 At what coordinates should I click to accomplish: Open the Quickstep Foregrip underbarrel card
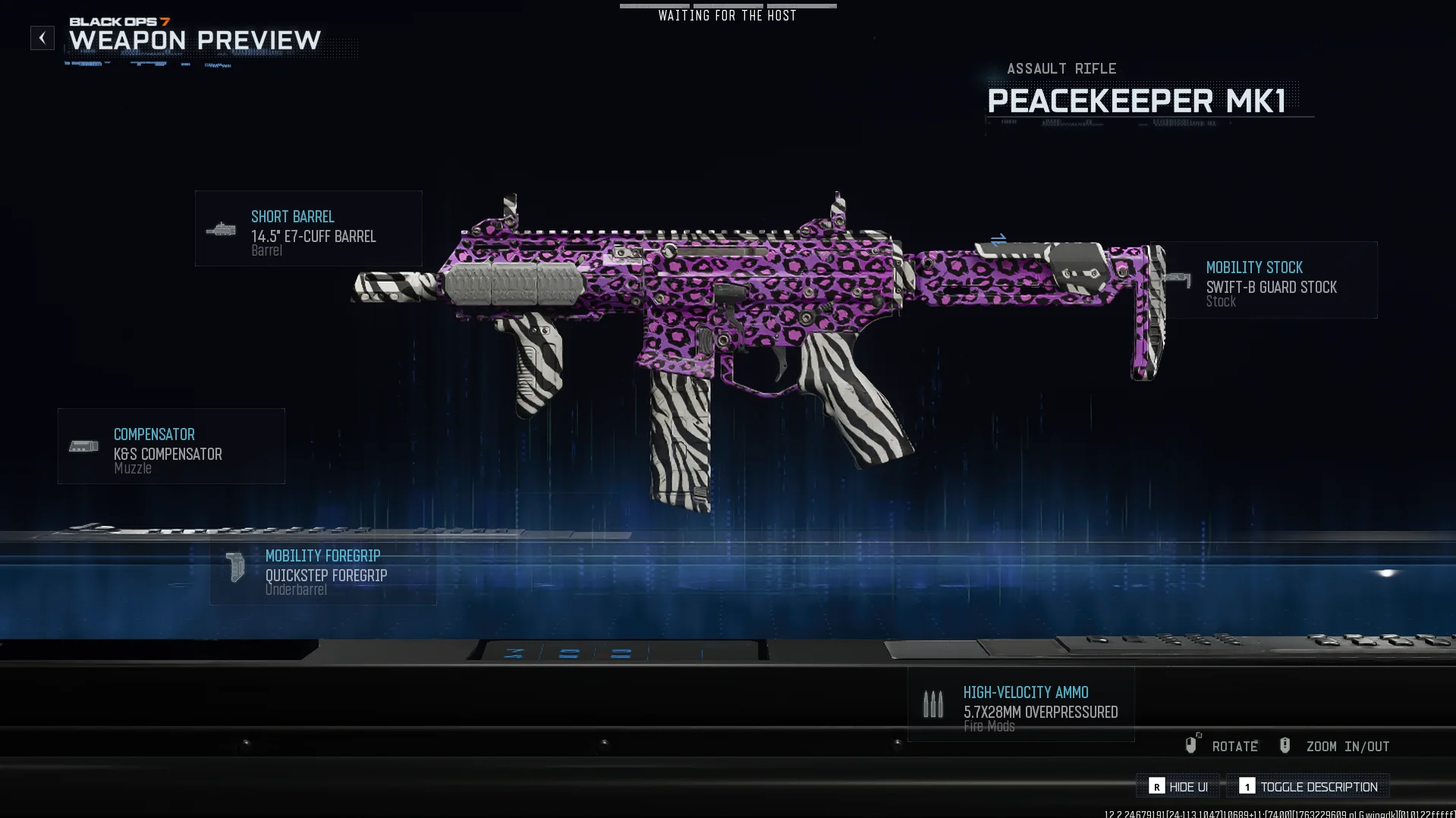[323, 572]
